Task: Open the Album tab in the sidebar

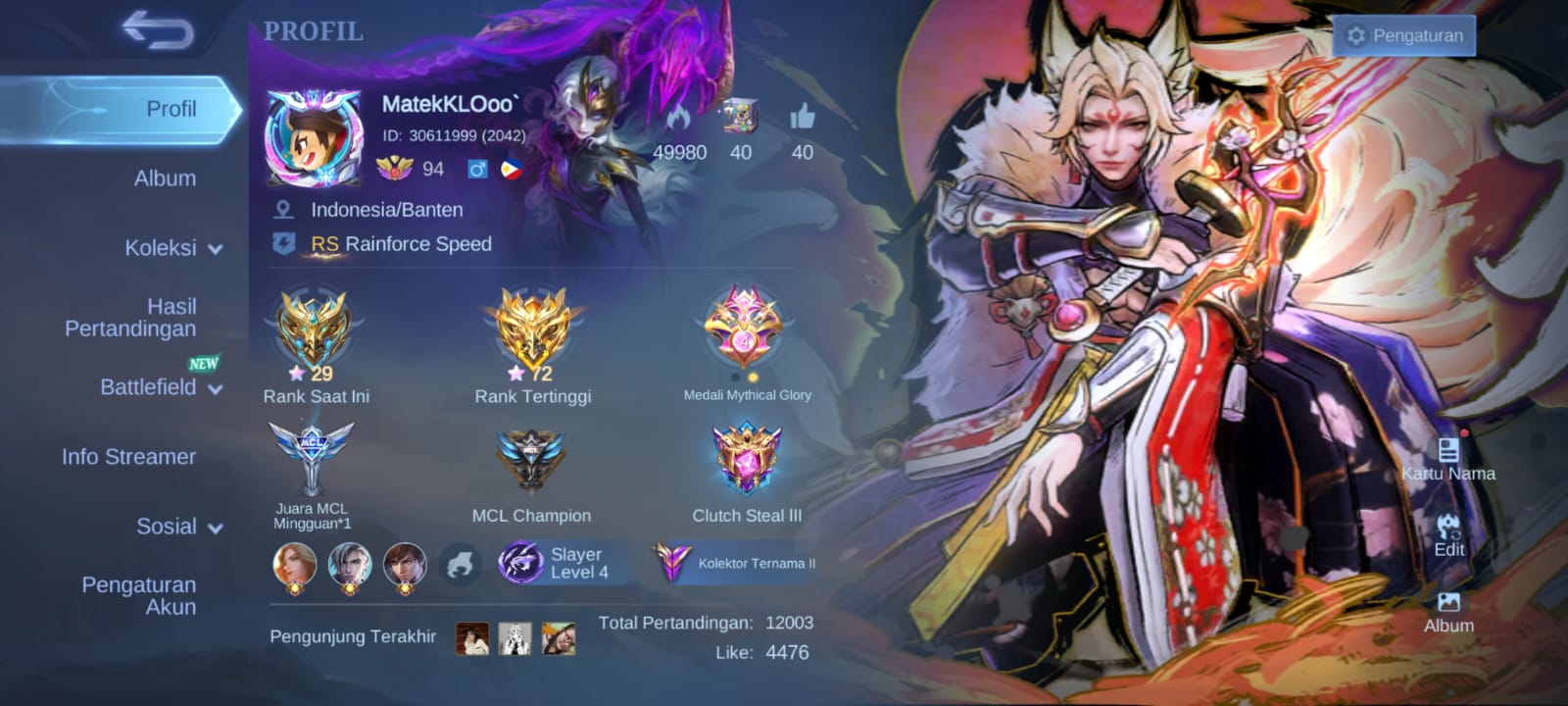Action: pos(165,178)
